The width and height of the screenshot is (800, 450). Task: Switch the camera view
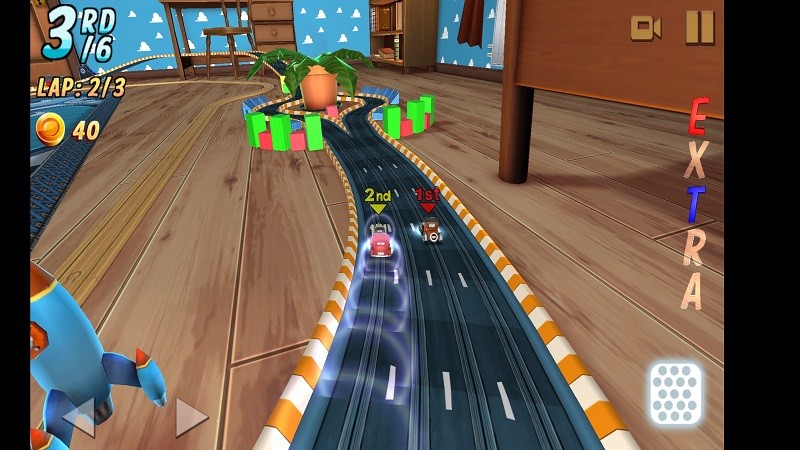point(645,28)
